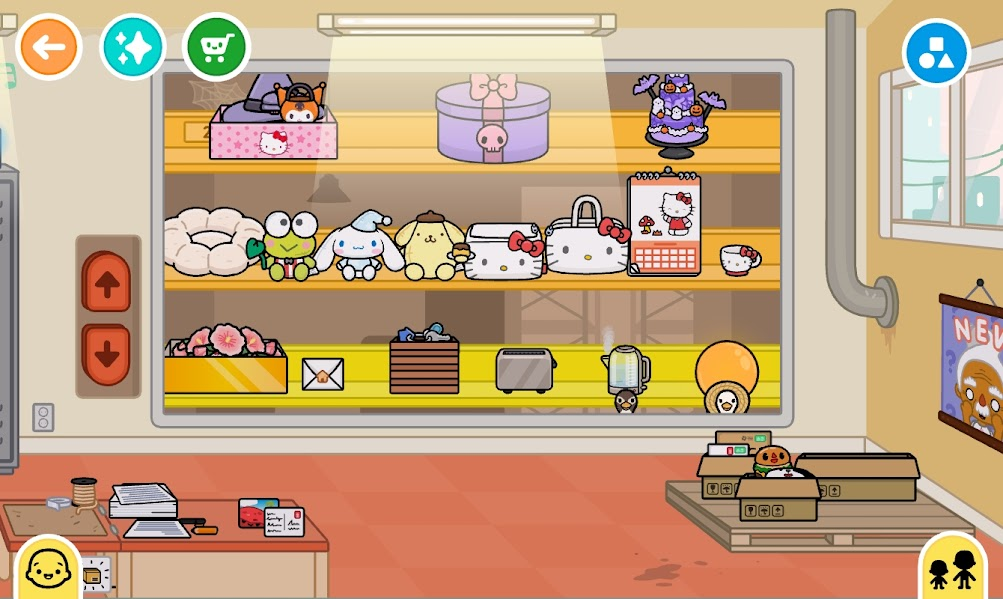This screenshot has height=599, width=1003.
Task: Open the yellow face character tab
Action: click(46, 569)
